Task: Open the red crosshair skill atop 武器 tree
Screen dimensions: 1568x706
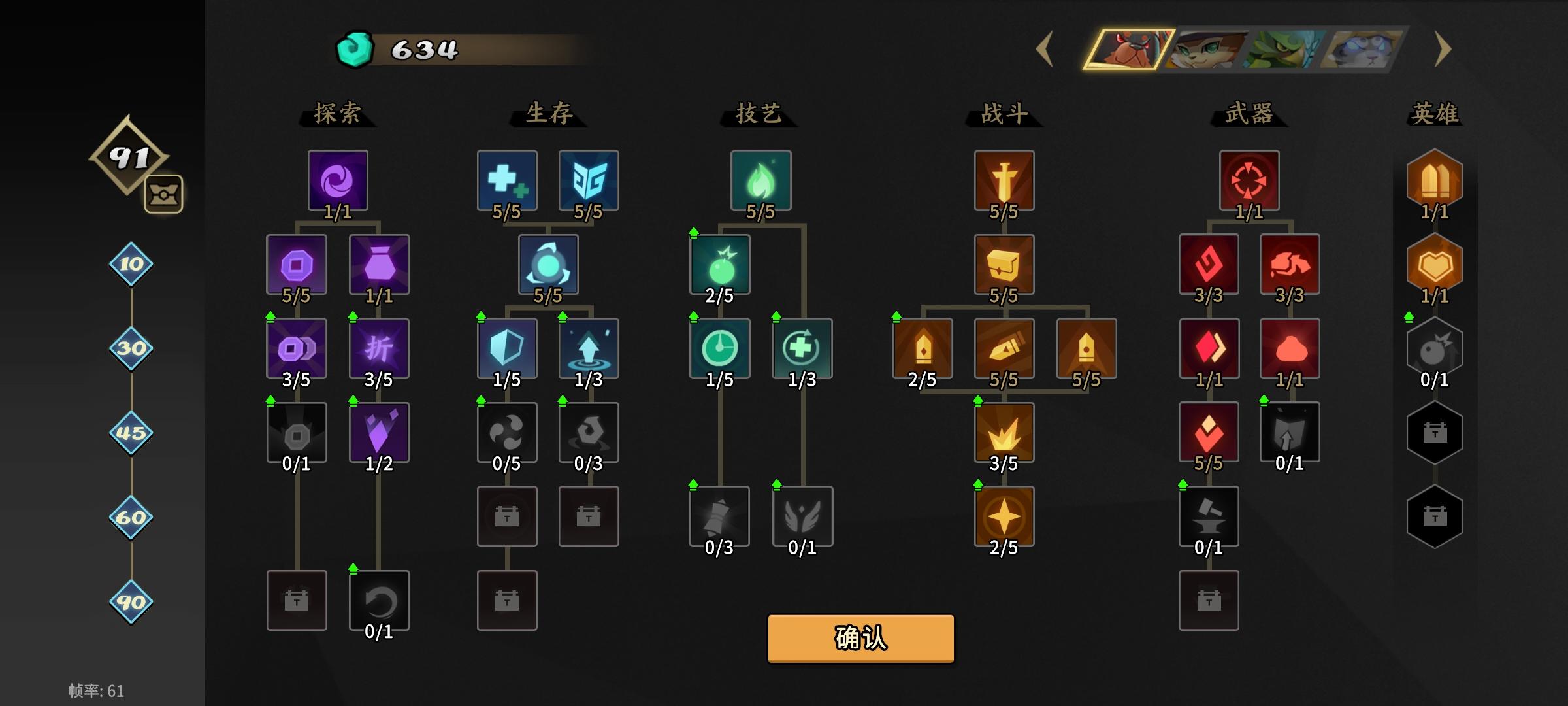Action: click(1249, 182)
